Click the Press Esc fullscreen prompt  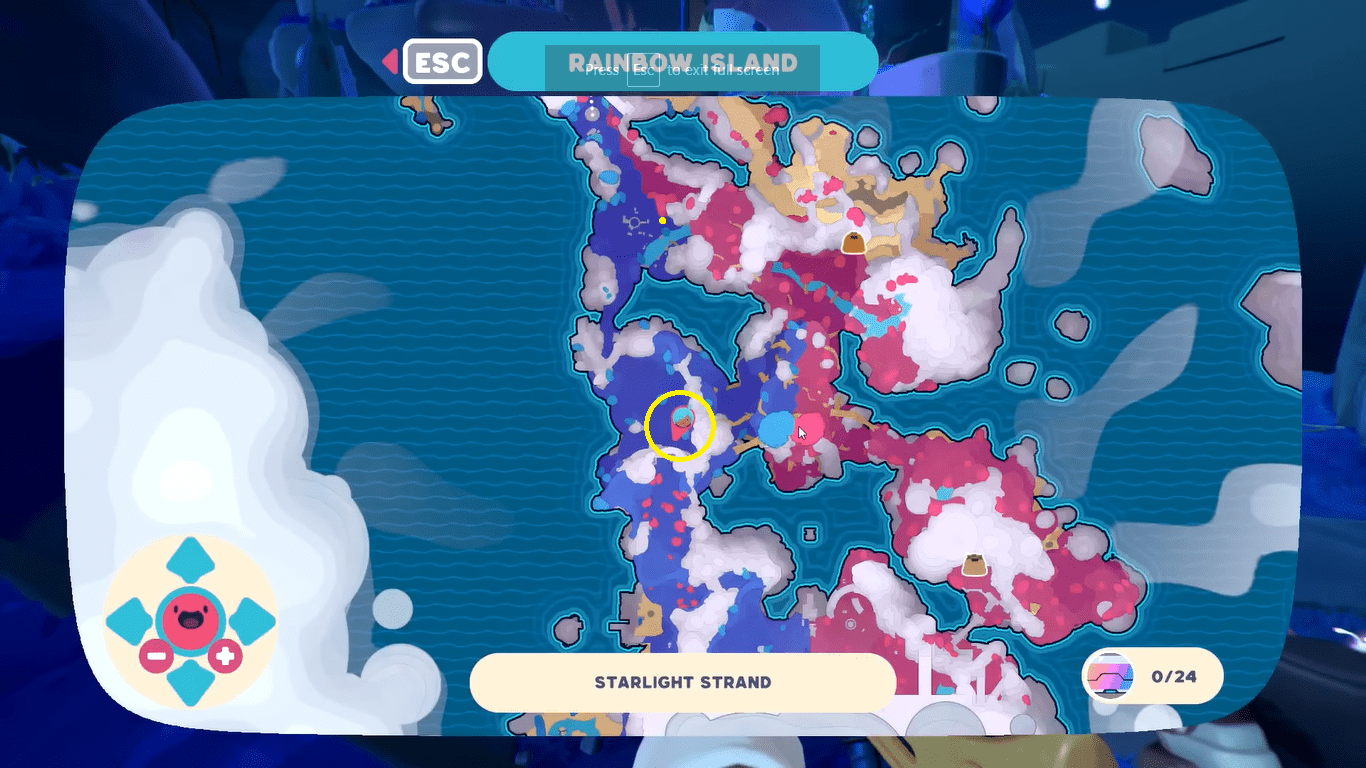[683, 71]
